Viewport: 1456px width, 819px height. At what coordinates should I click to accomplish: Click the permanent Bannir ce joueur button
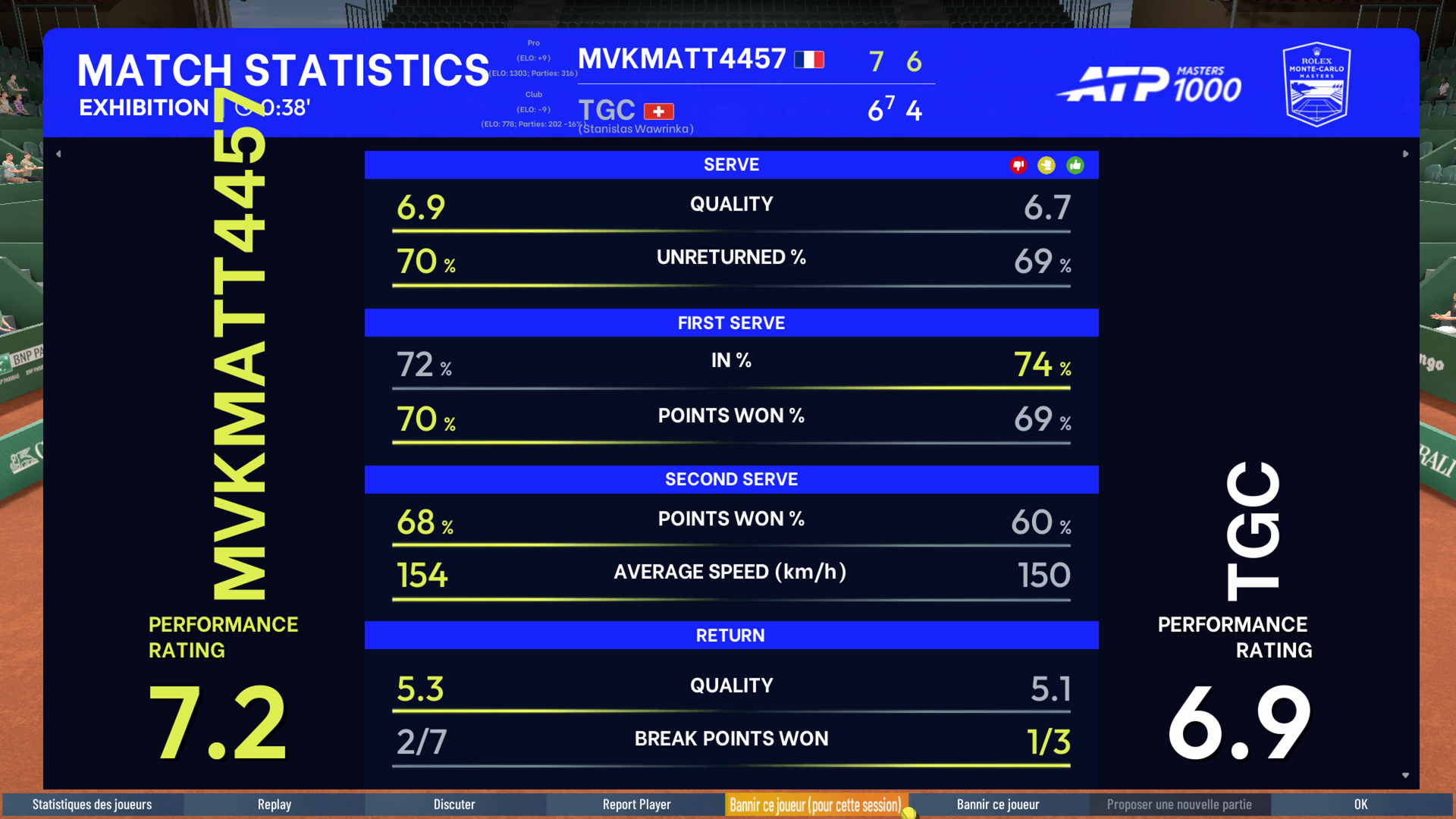coord(998,805)
